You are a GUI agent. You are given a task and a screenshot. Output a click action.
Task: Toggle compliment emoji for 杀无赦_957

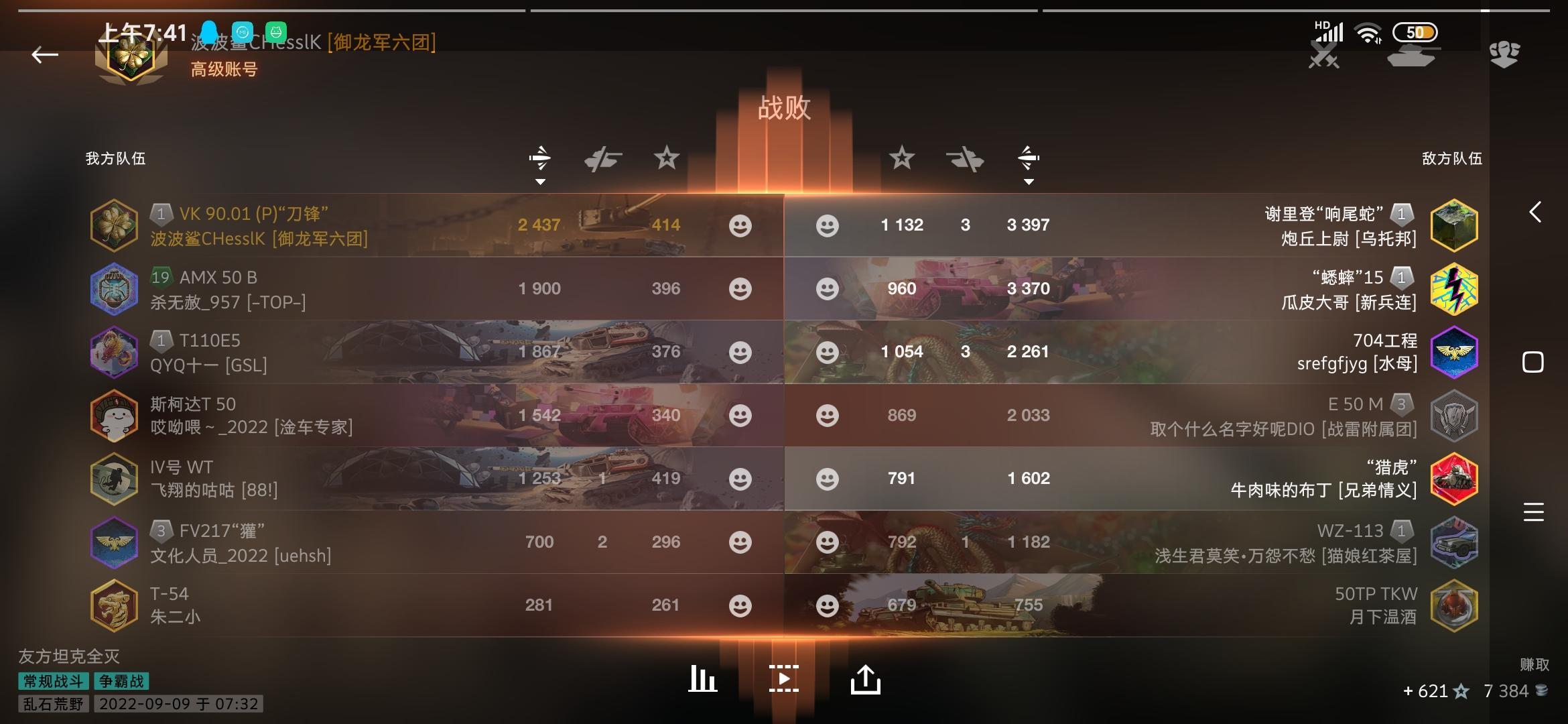pyautogui.click(x=740, y=288)
